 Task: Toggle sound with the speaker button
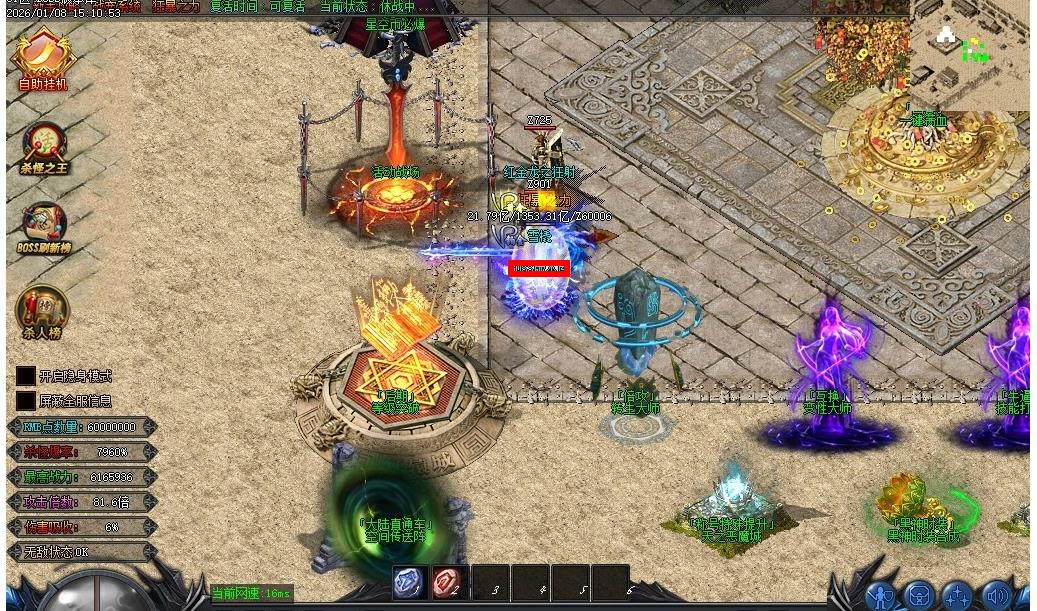(996, 597)
